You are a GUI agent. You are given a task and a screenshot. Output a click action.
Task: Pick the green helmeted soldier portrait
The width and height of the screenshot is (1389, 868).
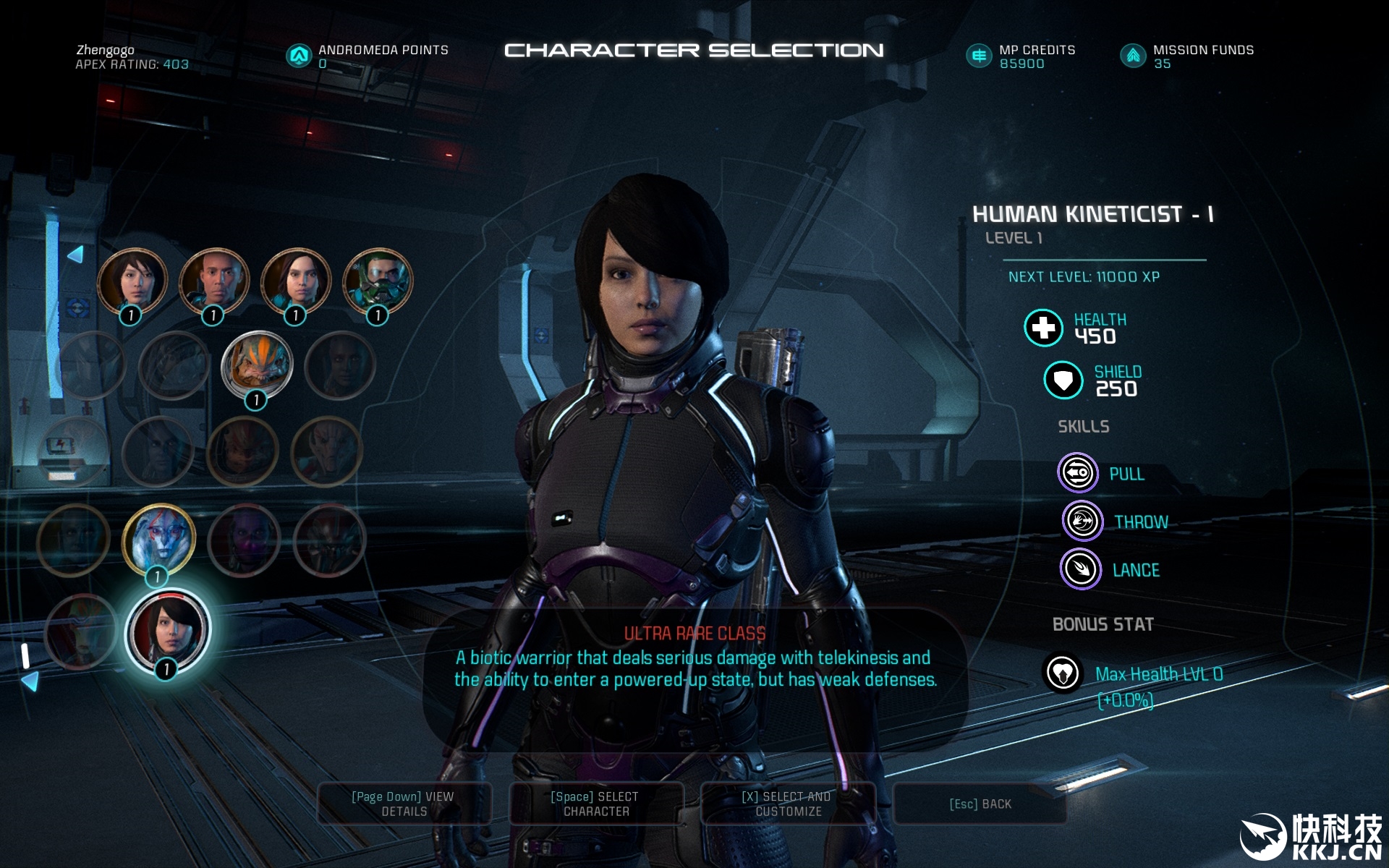coord(378,282)
